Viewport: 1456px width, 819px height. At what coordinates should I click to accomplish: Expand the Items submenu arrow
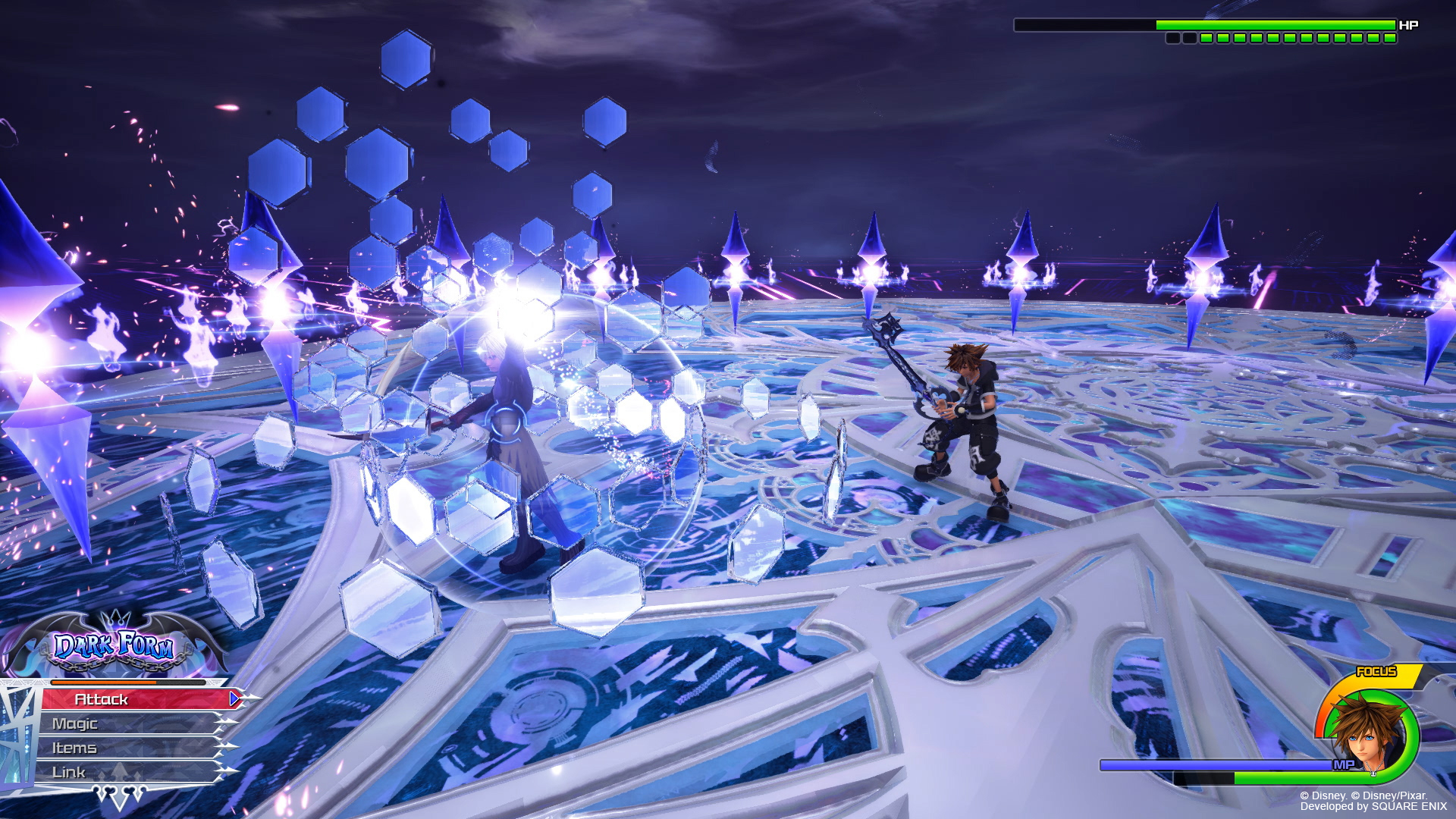tap(226, 748)
